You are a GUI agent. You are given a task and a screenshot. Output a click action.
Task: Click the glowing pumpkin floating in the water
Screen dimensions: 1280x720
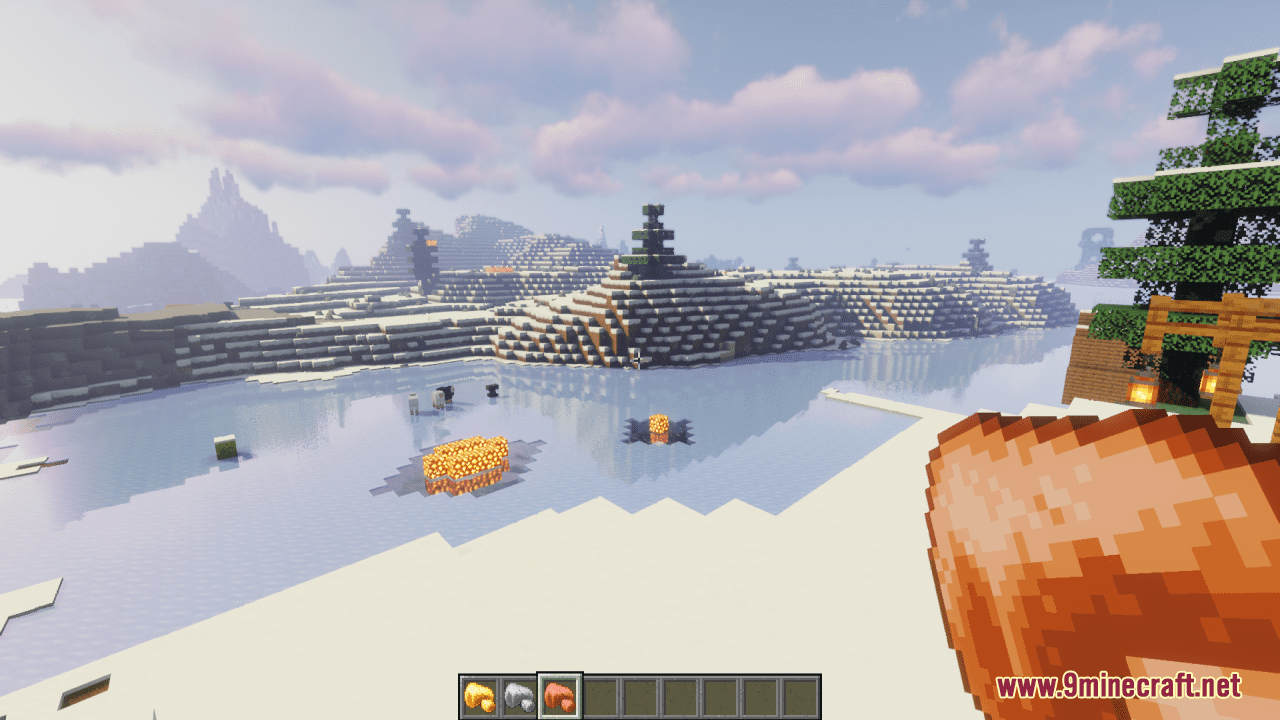point(465,460)
